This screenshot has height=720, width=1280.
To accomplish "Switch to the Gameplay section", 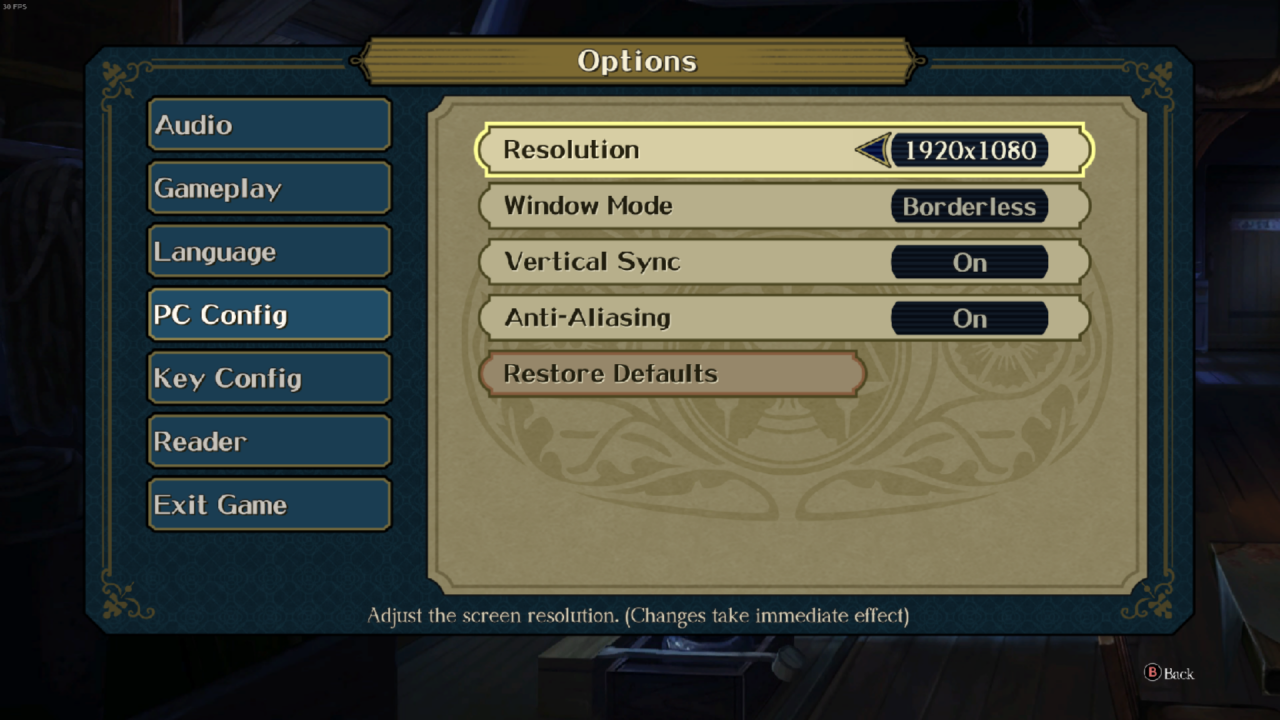I will (x=268, y=188).
